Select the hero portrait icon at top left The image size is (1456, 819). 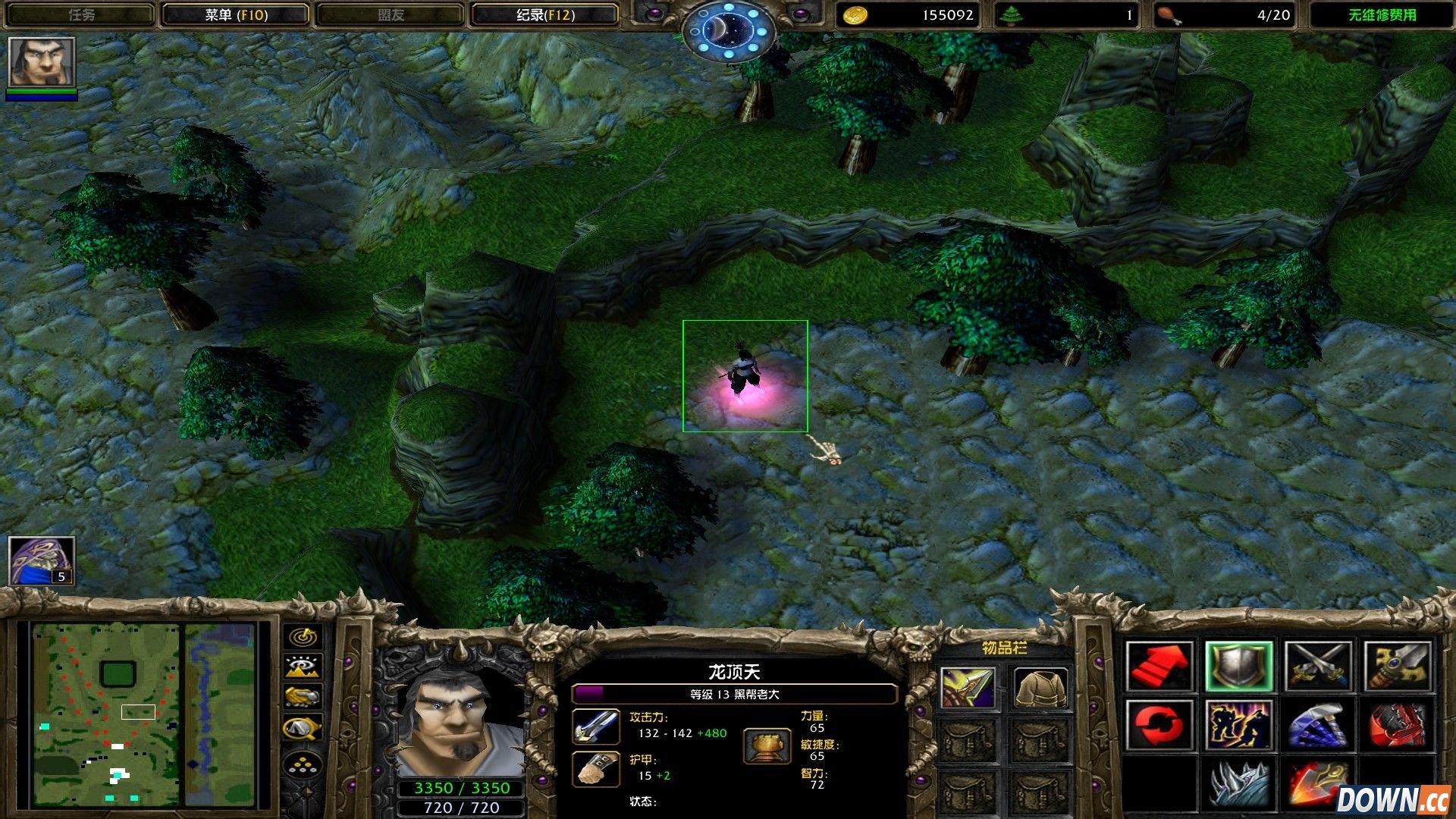tap(42, 62)
